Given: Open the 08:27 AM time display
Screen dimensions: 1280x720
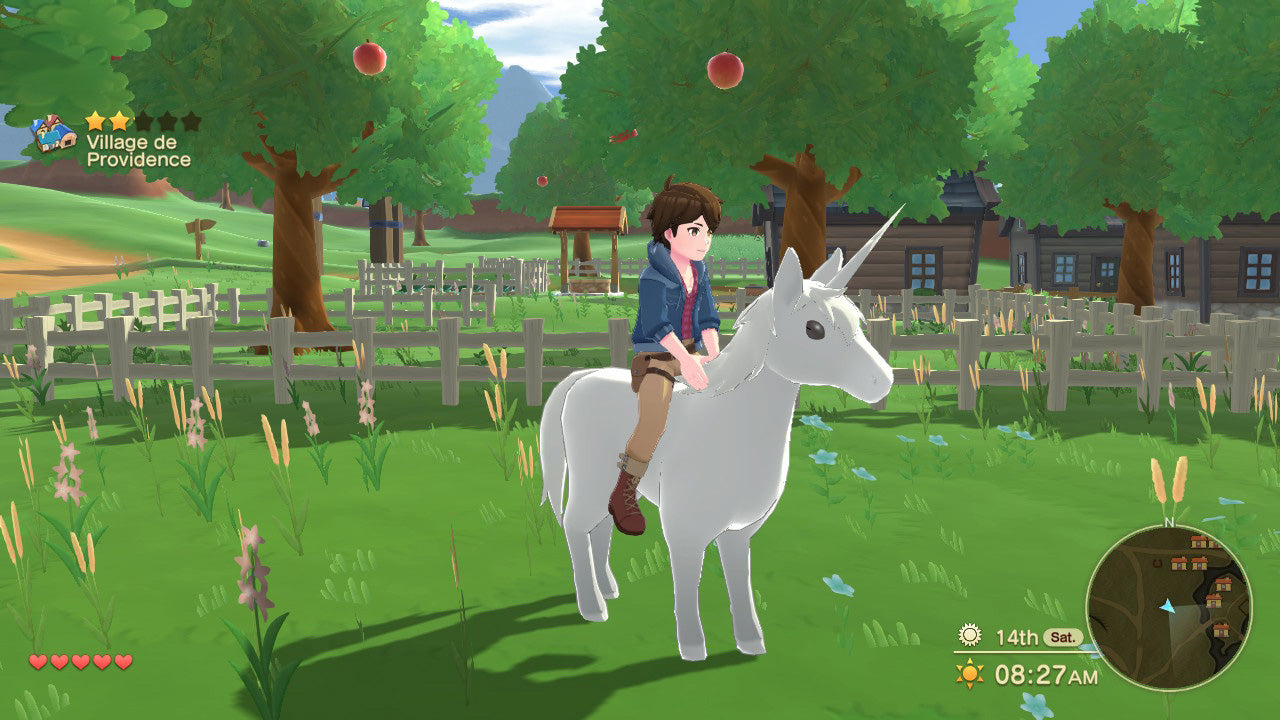Looking at the screenshot, I should 1046,672.
